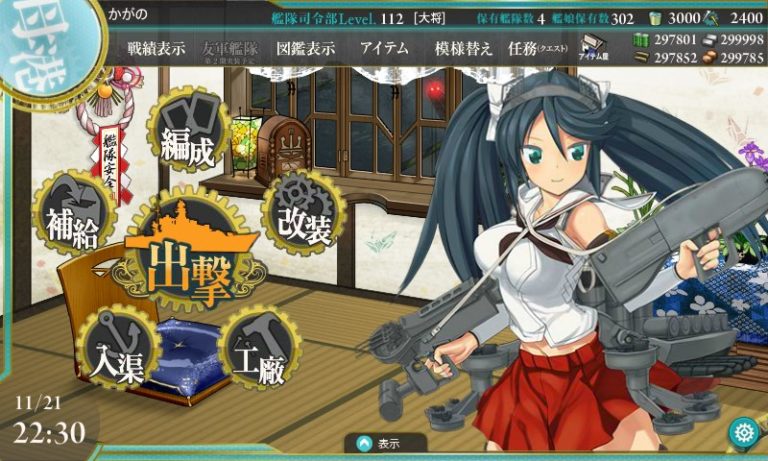Go to the 改装 remodel screen

point(304,214)
